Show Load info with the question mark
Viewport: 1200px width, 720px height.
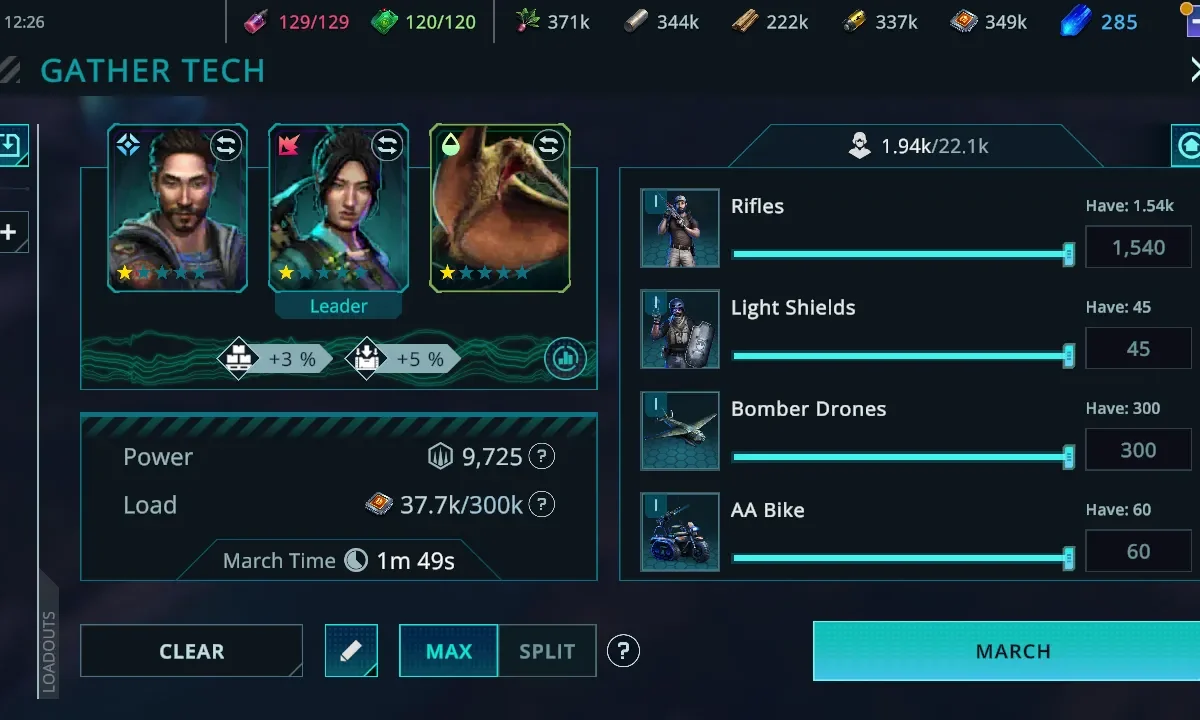541,505
